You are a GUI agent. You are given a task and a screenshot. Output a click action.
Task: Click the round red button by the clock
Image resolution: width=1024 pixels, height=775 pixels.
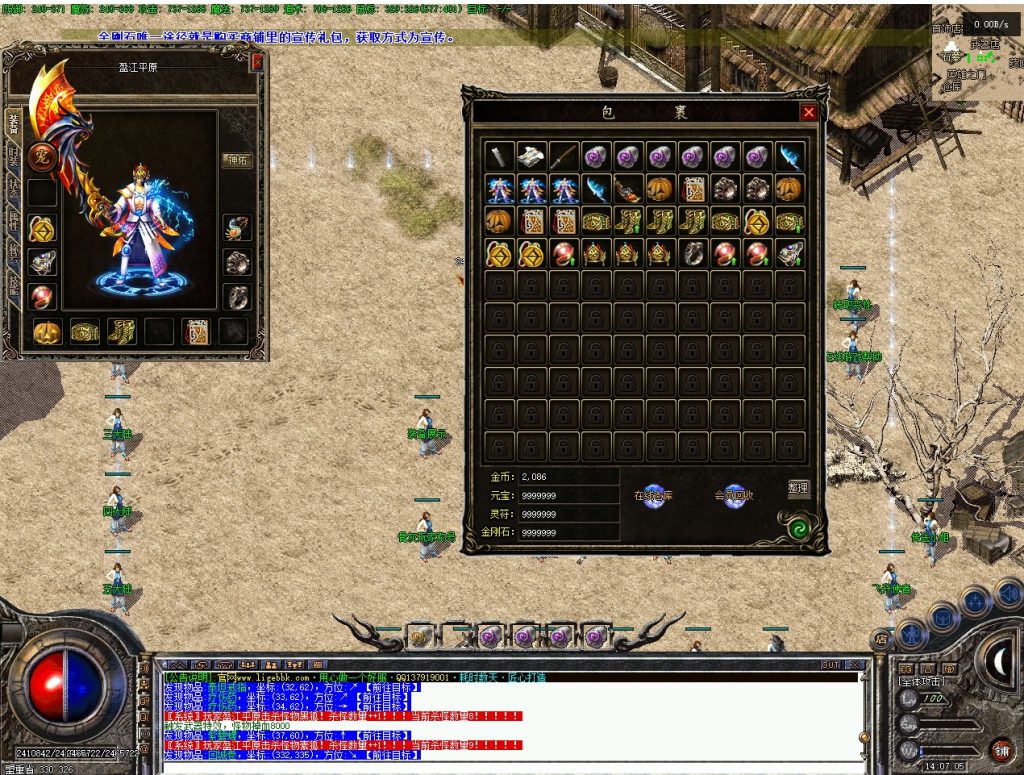[999, 749]
